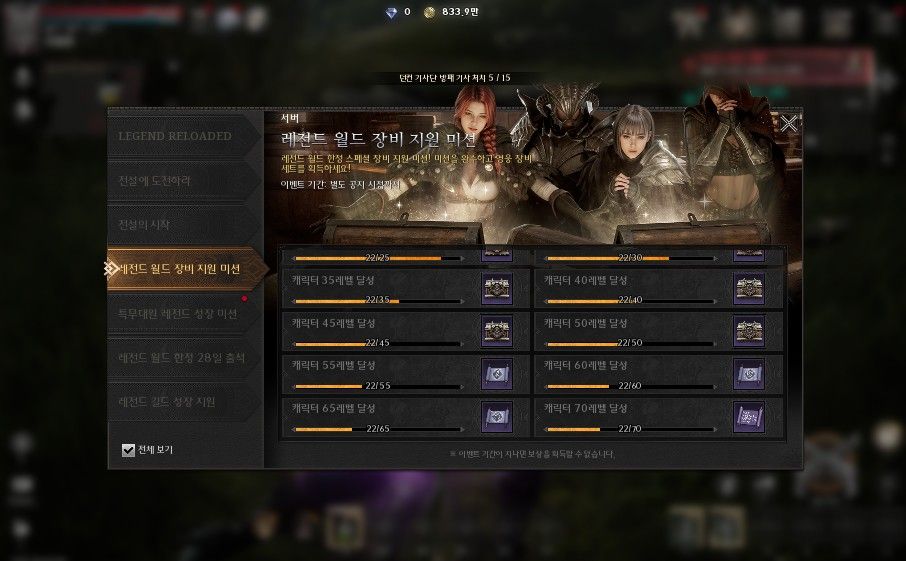Choose the 캐릭터 65레벨 달성 reward scroll
The image size is (906, 561).
[497, 417]
